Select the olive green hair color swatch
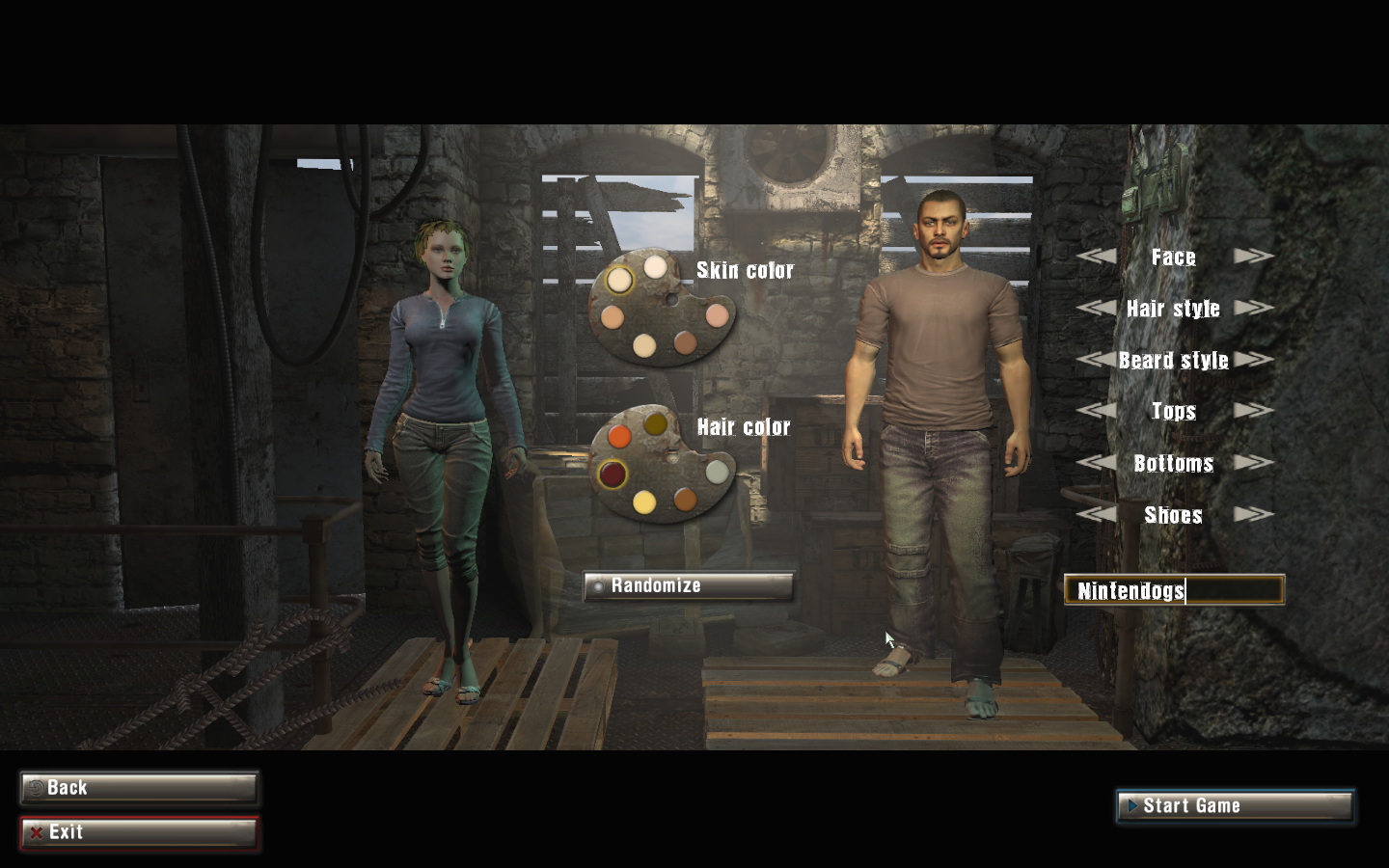 point(656,423)
